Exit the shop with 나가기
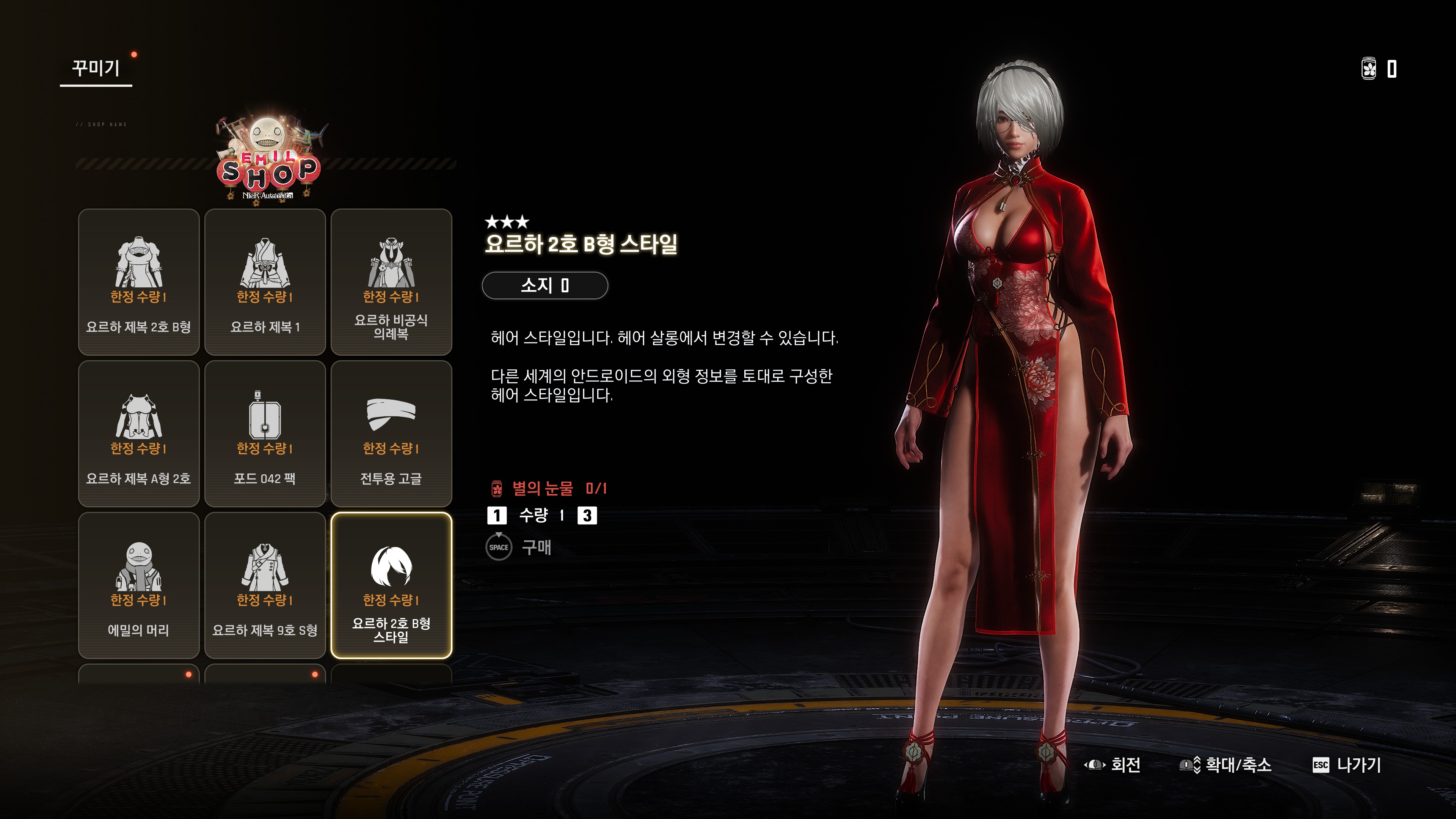This screenshot has width=1456, height=819. point(1347,765)
